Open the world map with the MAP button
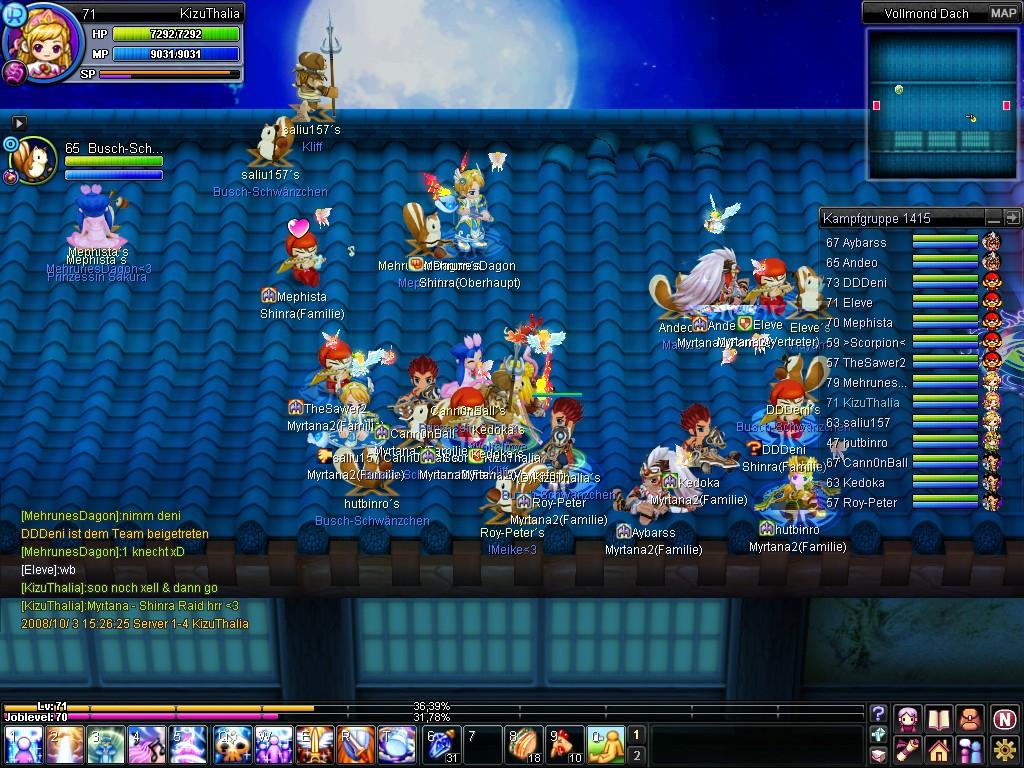The image size is (1024, 768). 1003,13
